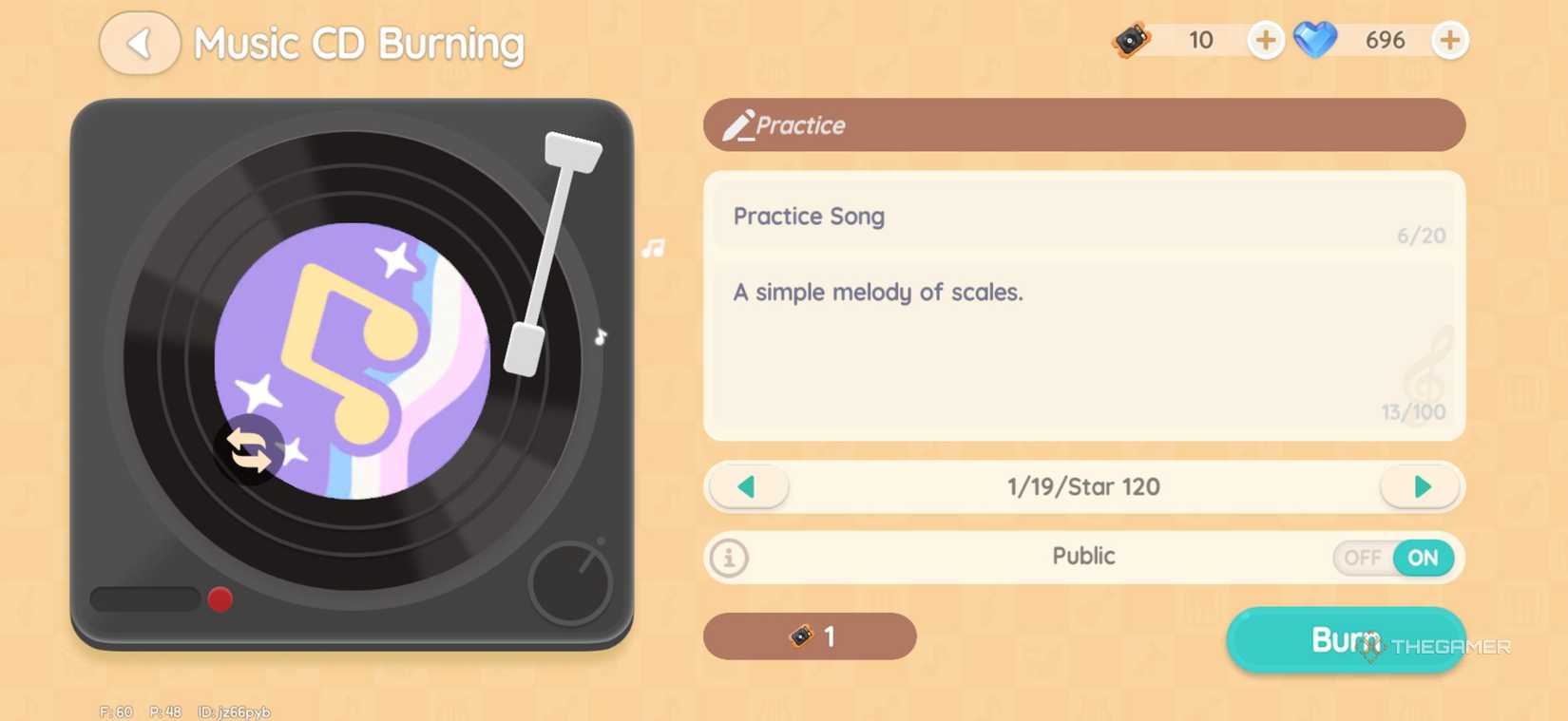This screenshot has height=721, width=1568.
Task: Click the left arrow to view the previous song
Action: [747, 486]
